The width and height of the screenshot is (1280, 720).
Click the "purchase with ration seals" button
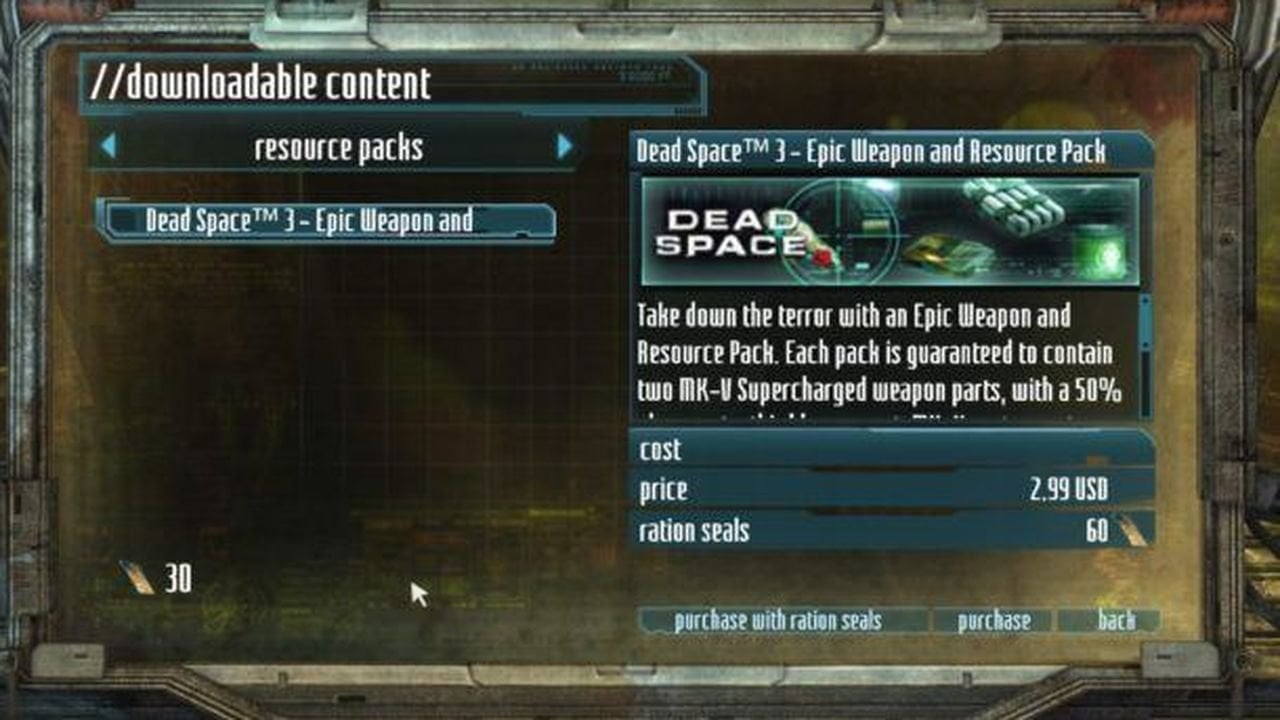point(778,621)
